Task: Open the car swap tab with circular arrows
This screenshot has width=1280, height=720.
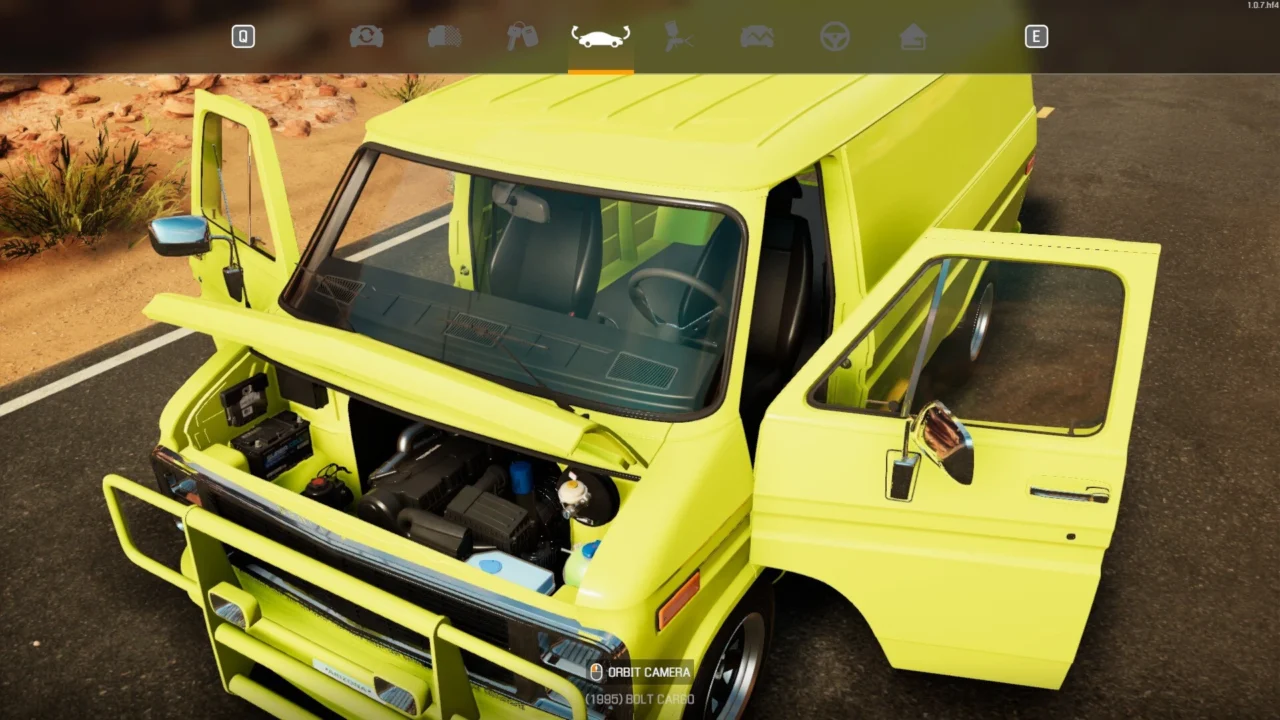Action: point(366,37)
